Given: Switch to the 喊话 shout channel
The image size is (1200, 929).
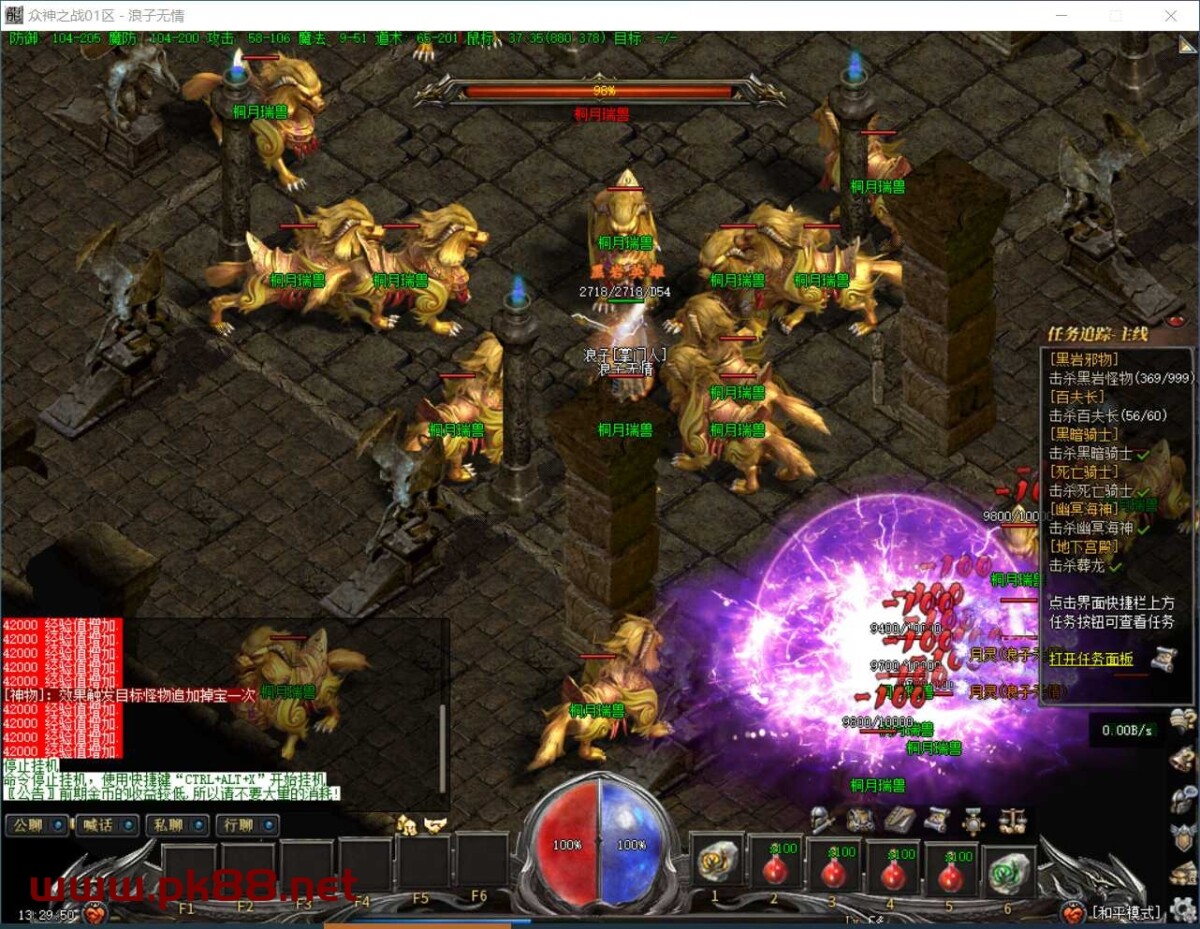Looking at the screenshot, I should [107, 825].
